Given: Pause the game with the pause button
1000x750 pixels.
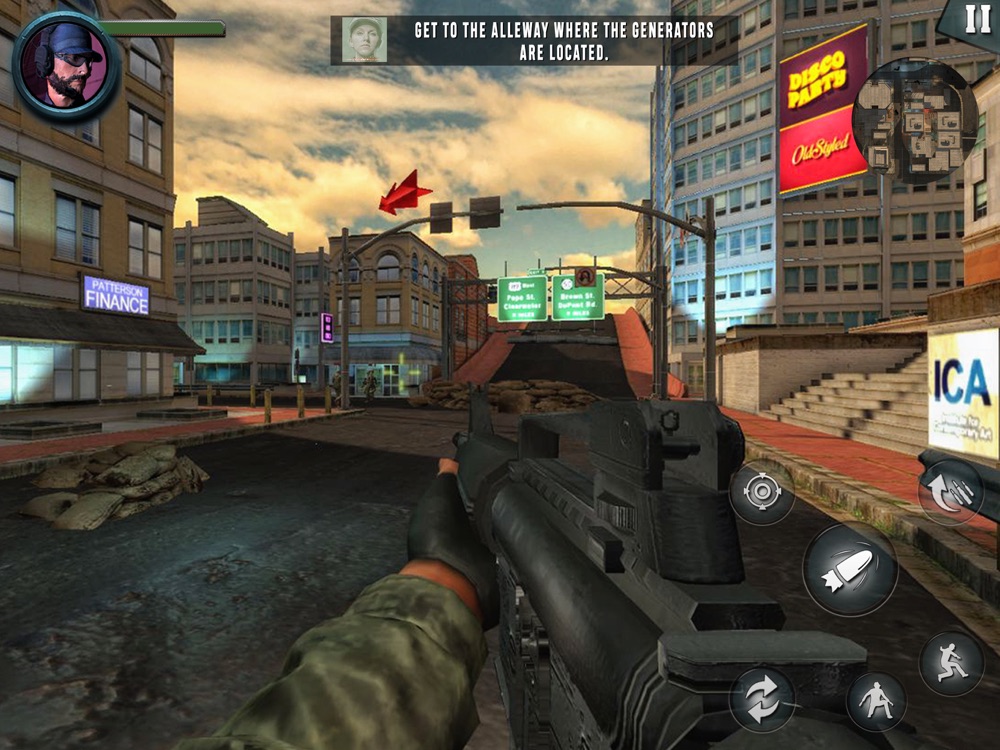Looking at the screenshot, I should 975,19.
